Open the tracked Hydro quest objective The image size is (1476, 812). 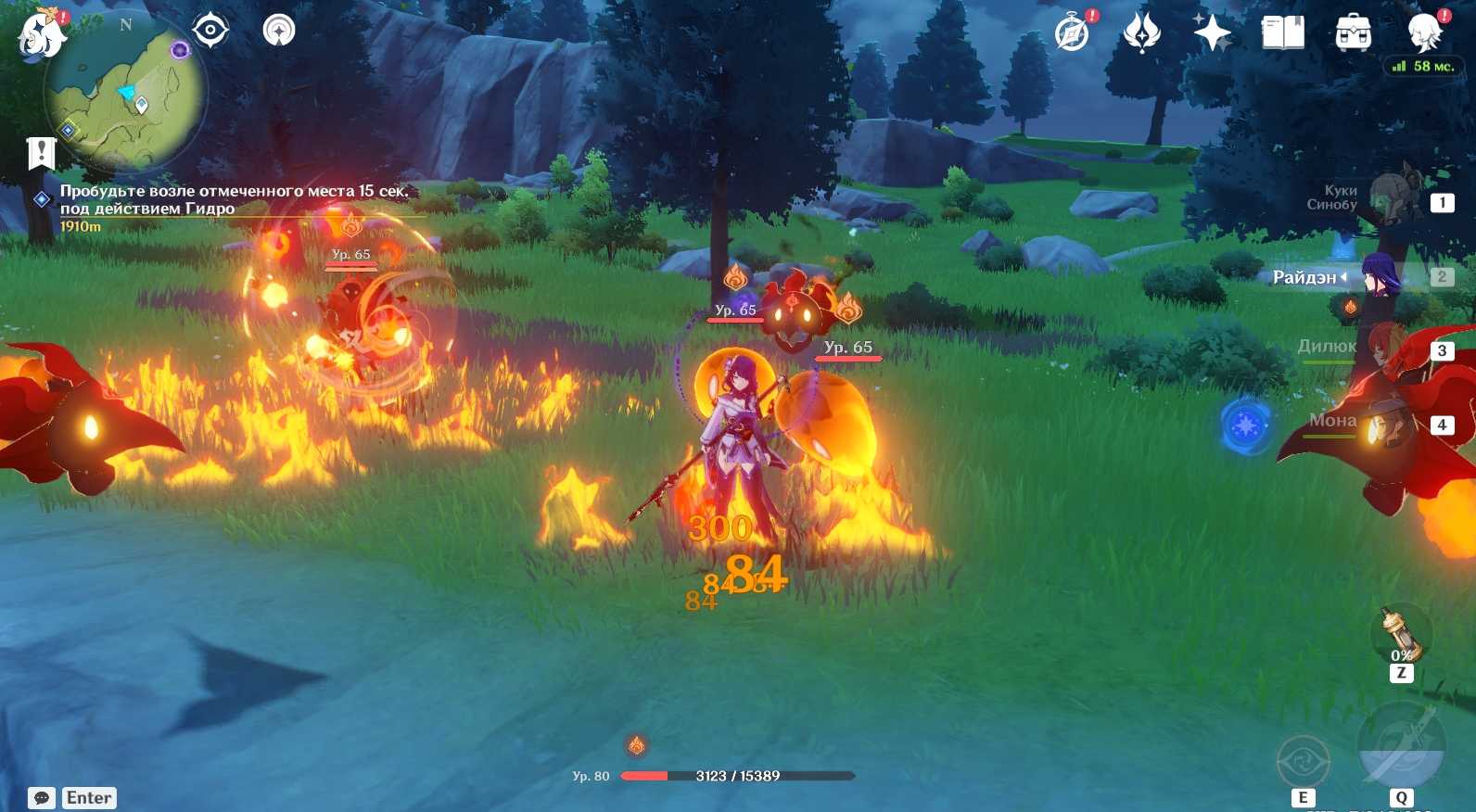pyautogui.click(x=234, y=199)
